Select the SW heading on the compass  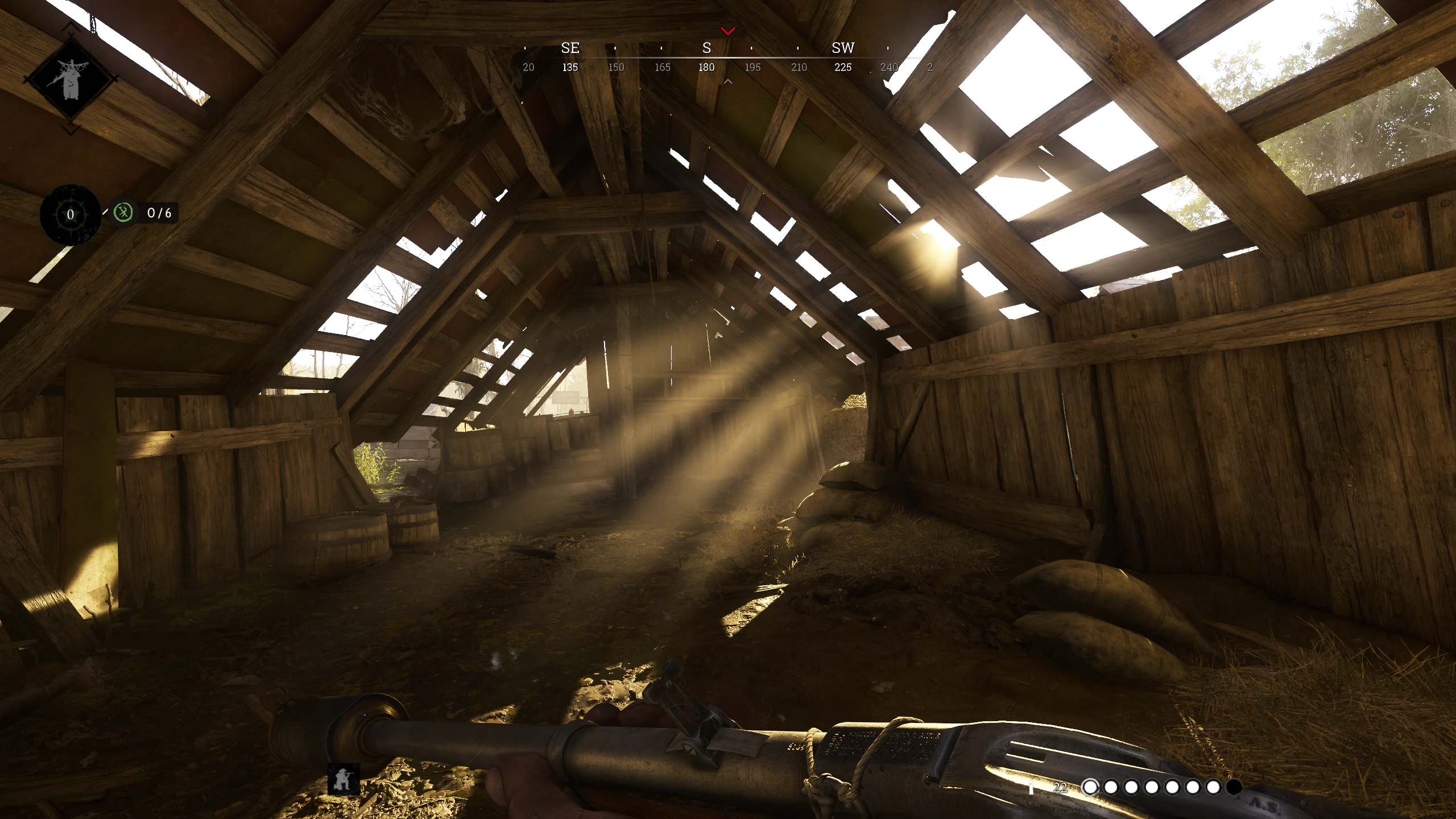(x=842, y=48)
